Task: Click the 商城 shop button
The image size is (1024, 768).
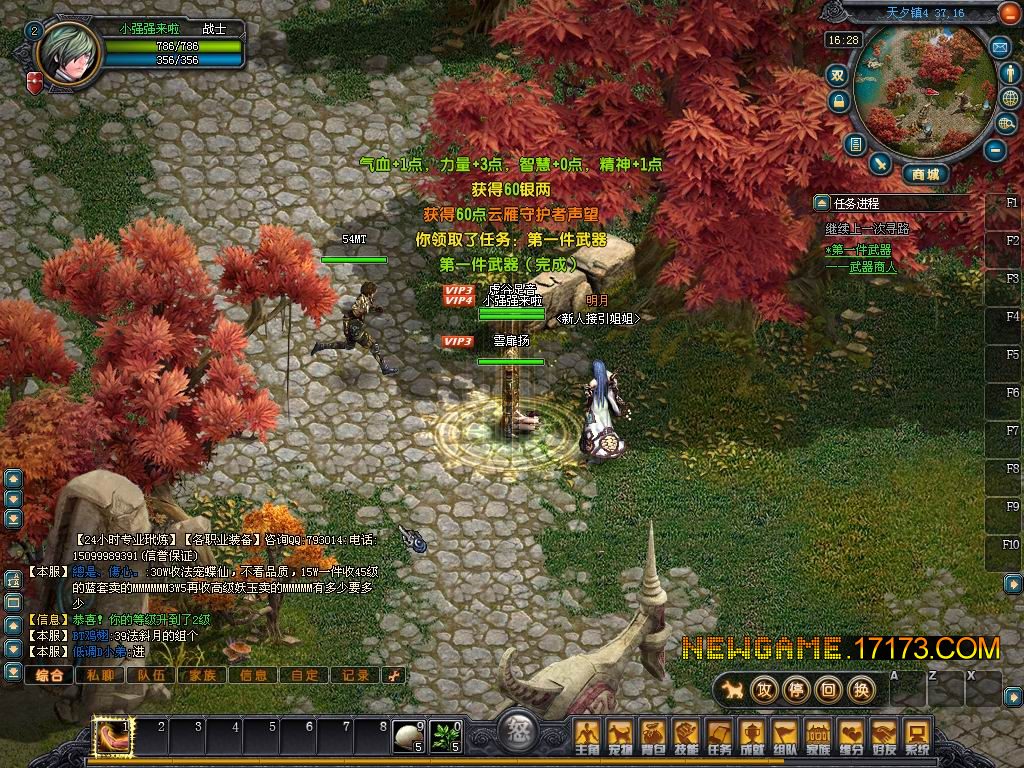Action: 925,174
